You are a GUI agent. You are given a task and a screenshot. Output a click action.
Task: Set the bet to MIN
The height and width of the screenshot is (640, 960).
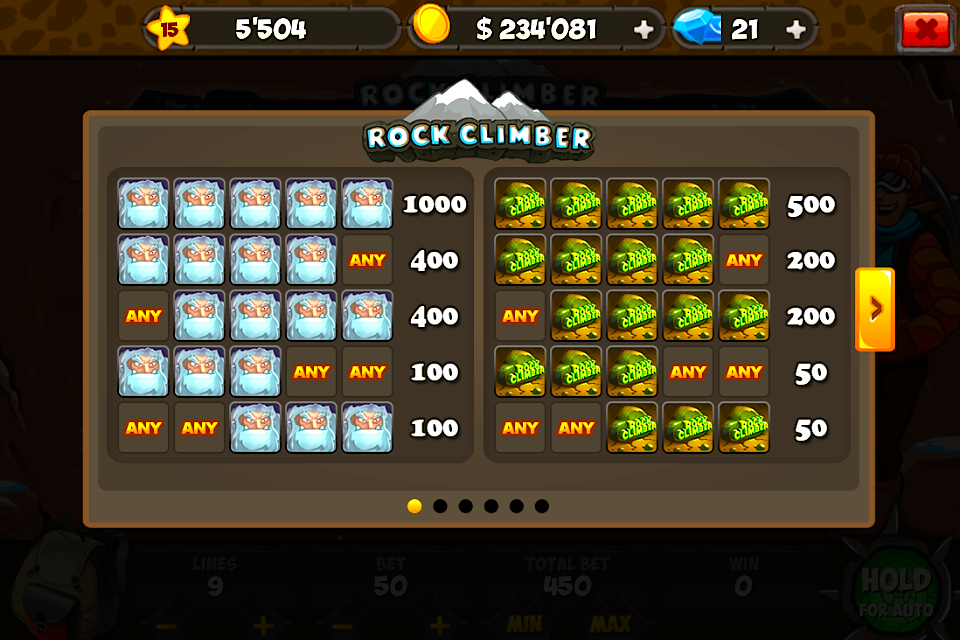pyautogui.click(x=525, y=625)
